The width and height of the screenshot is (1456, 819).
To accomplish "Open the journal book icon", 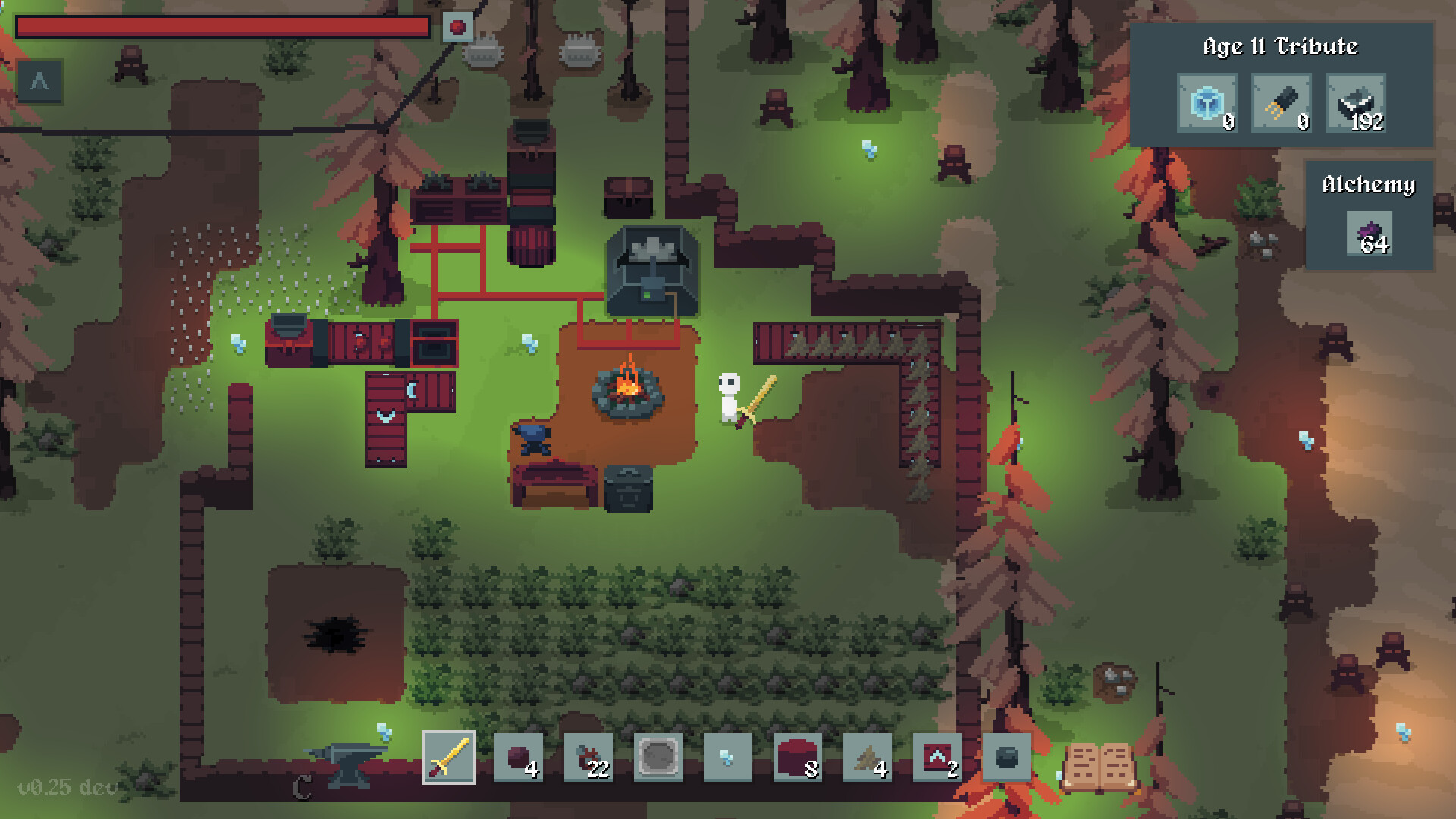I will click(1099, 766).
